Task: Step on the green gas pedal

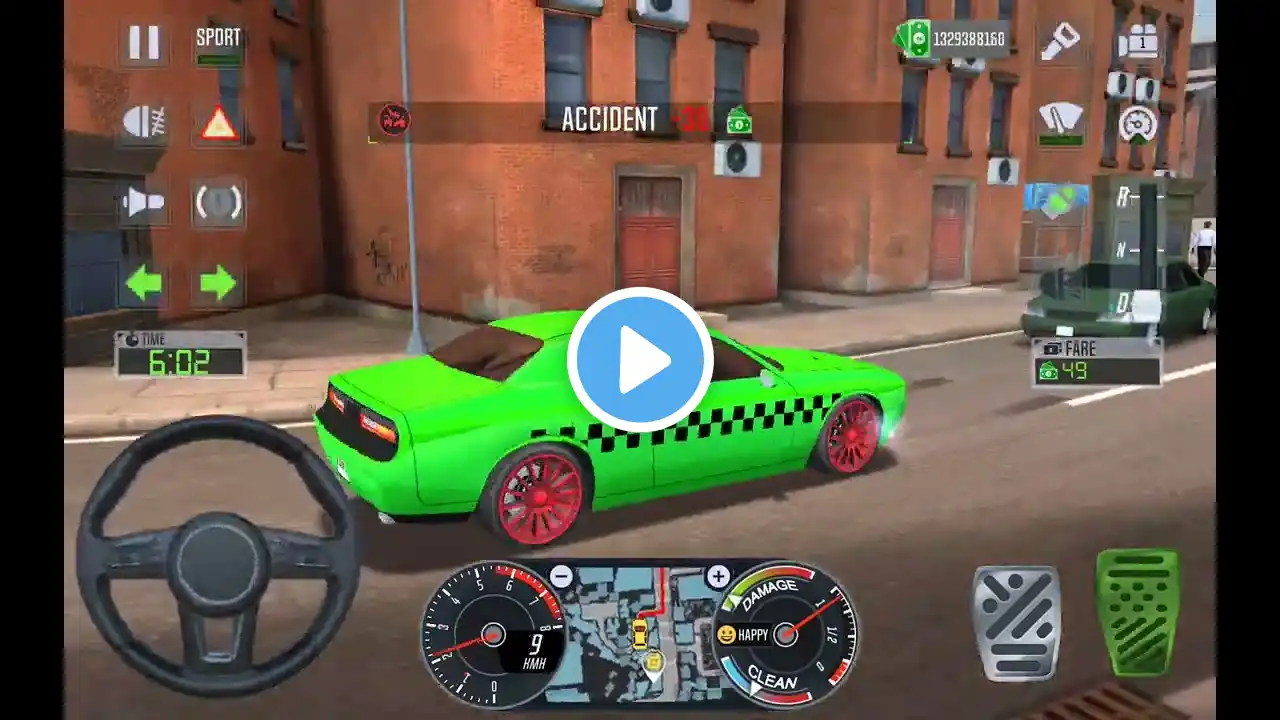Action: (x=1137, y=611)
